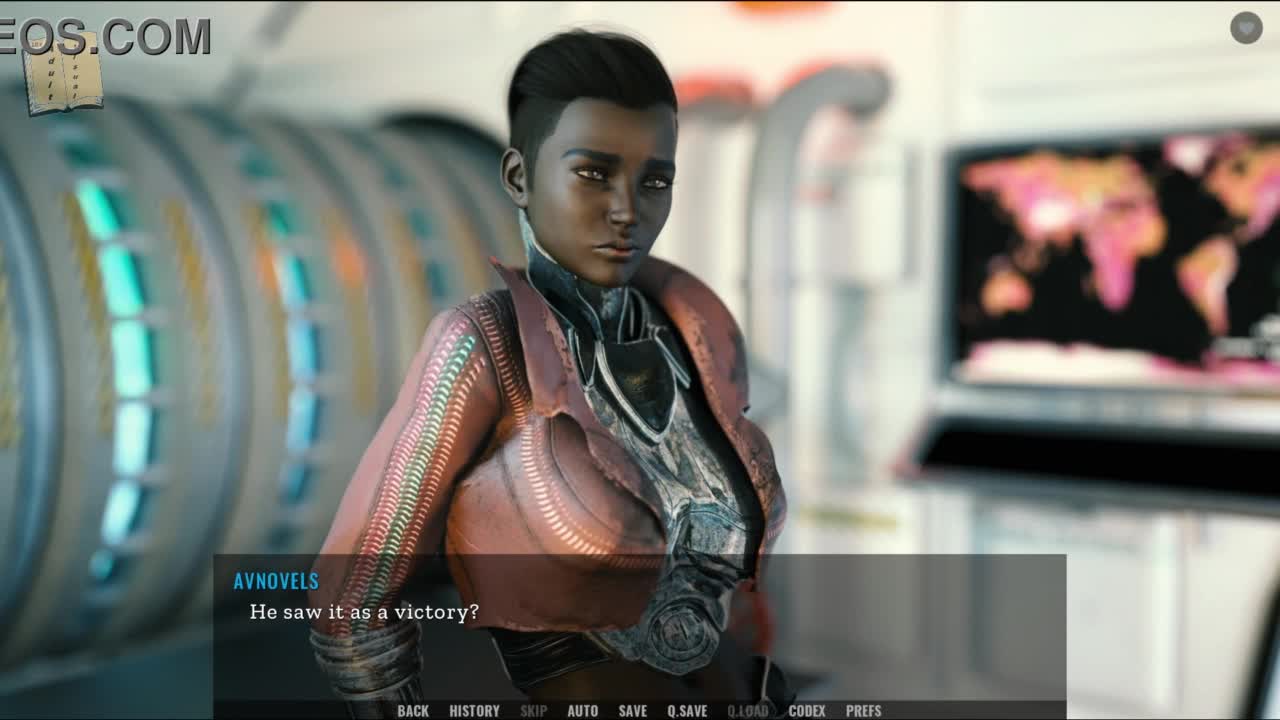Click the heart icon in corner

[x=1246, y=28]
